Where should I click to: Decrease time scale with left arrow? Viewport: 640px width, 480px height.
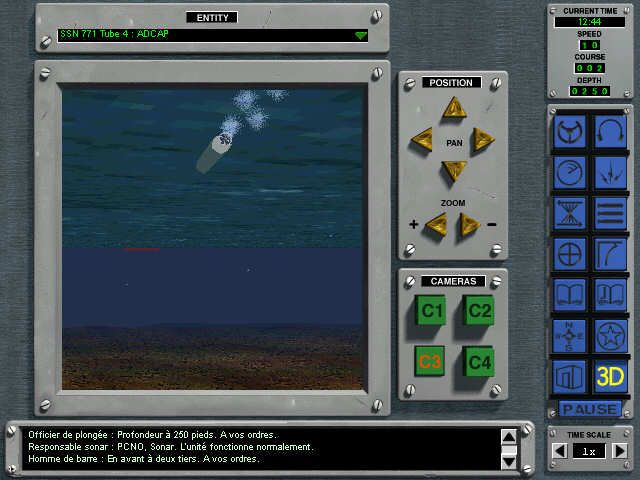[561, 451]
